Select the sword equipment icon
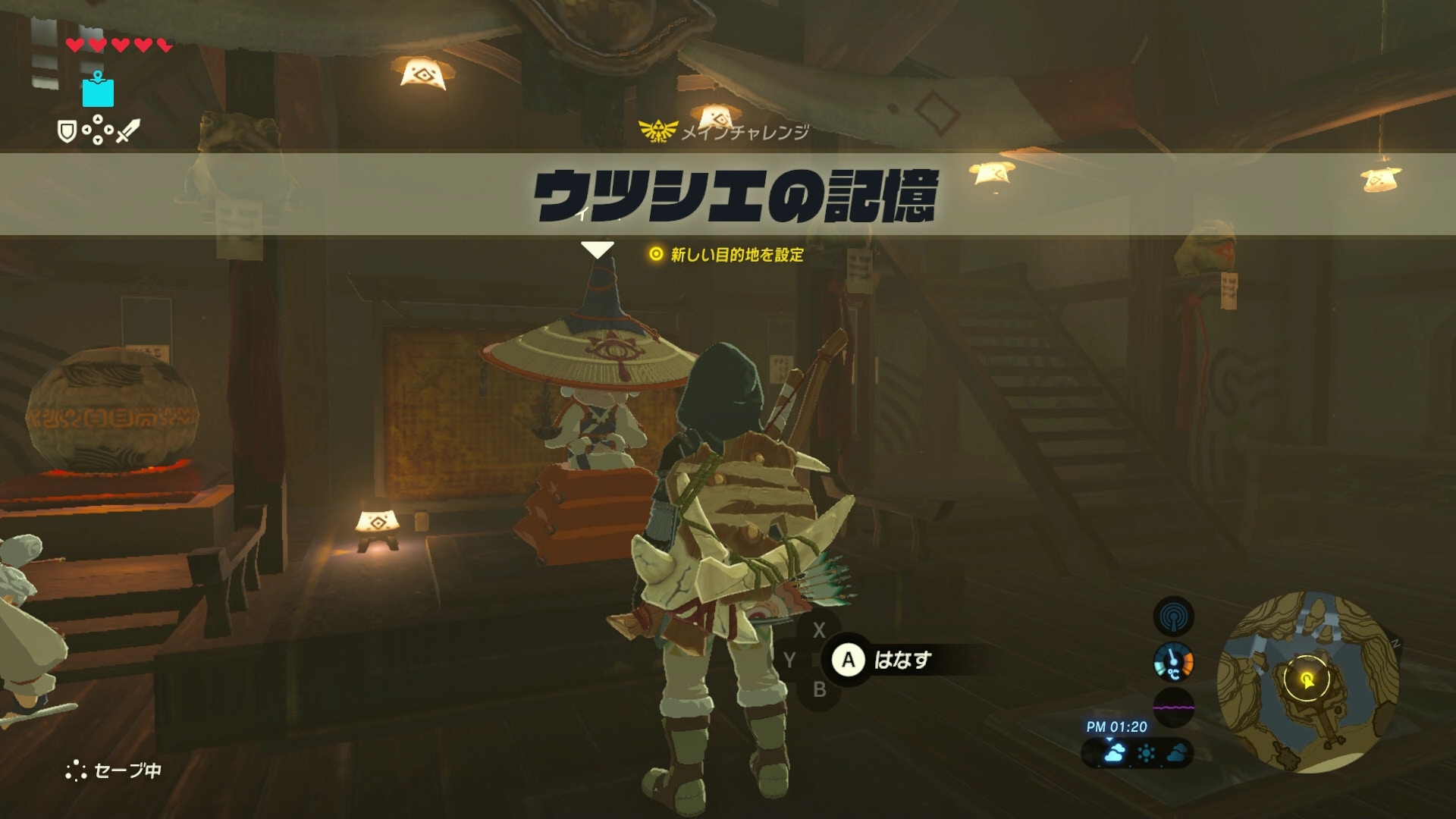The height and width of the screenshot is (819, 1456). click(x=127, y=130)
